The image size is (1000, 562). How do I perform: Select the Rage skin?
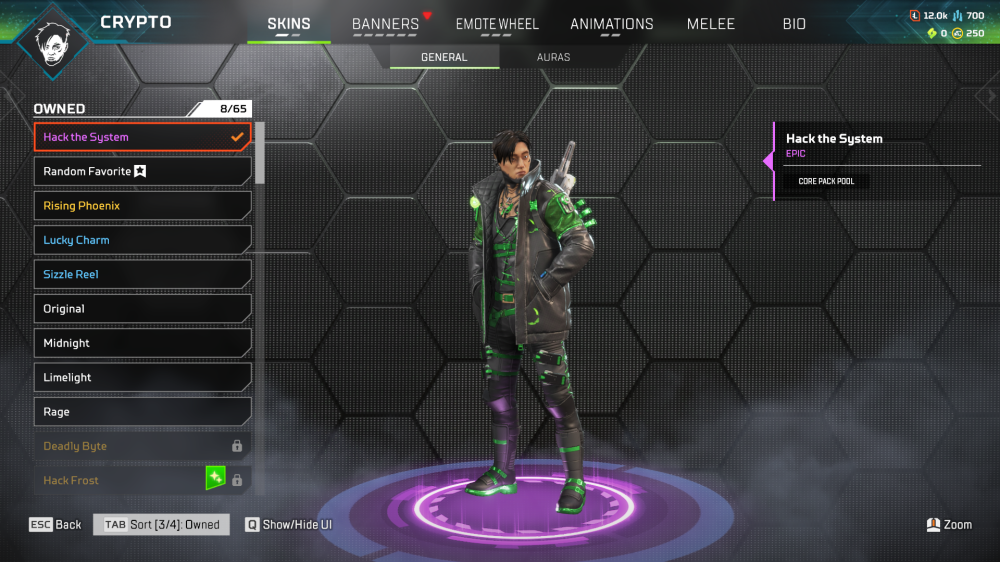[142, 412]
